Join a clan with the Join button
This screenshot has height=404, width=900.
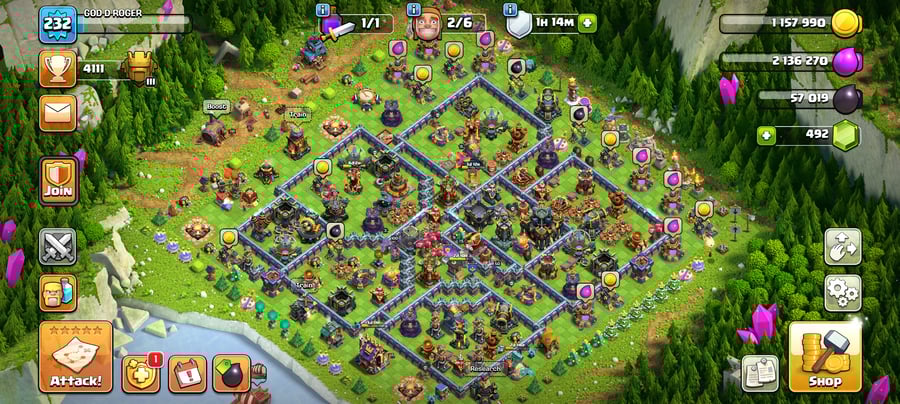coord(58,181)
